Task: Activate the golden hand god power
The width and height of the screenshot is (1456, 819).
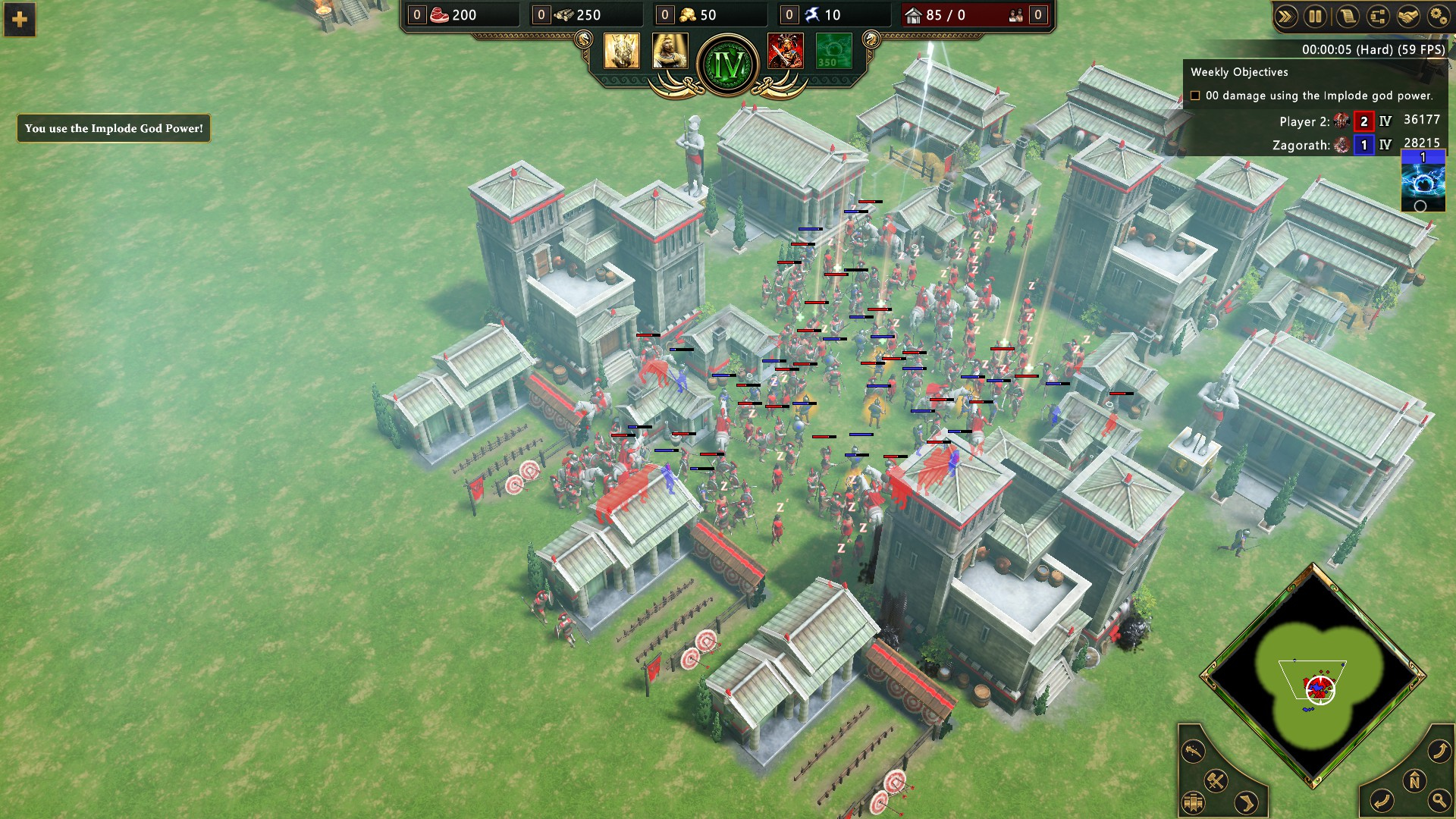Action: 622,51
